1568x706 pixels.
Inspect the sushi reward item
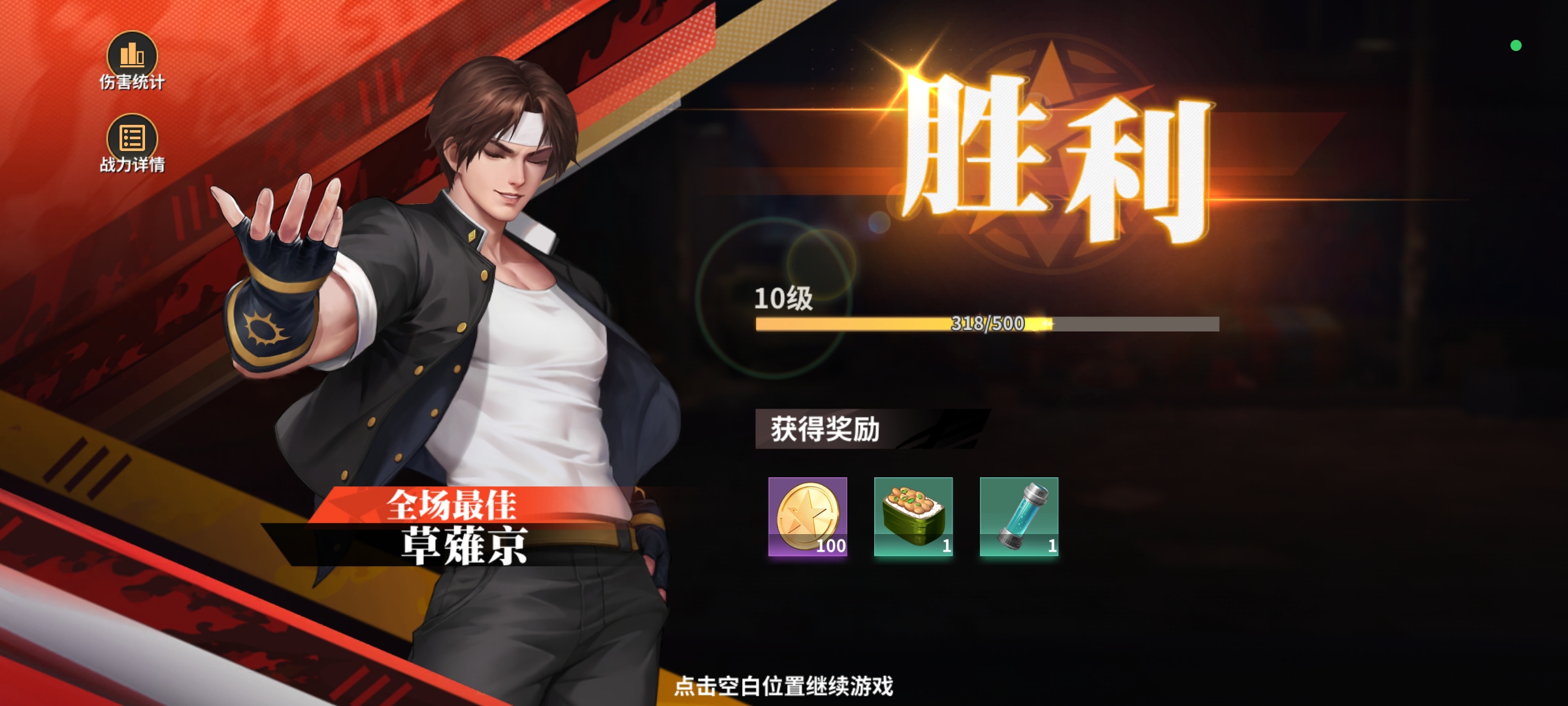point(913,516)
